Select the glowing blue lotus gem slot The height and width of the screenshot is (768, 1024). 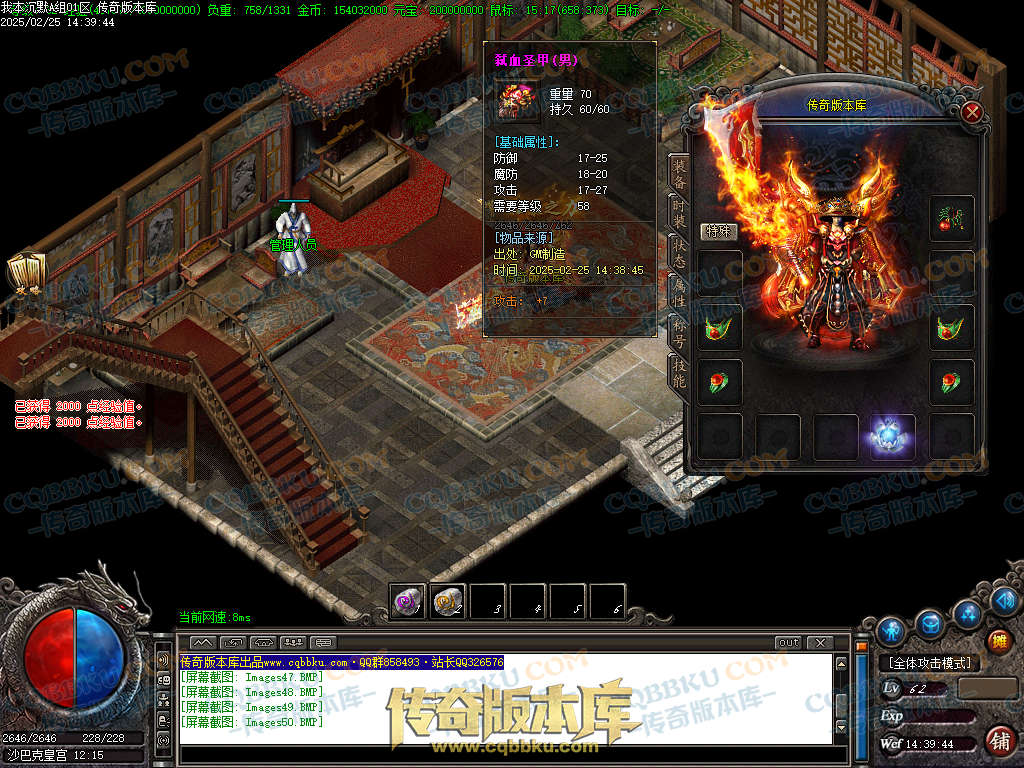(893, 437)
